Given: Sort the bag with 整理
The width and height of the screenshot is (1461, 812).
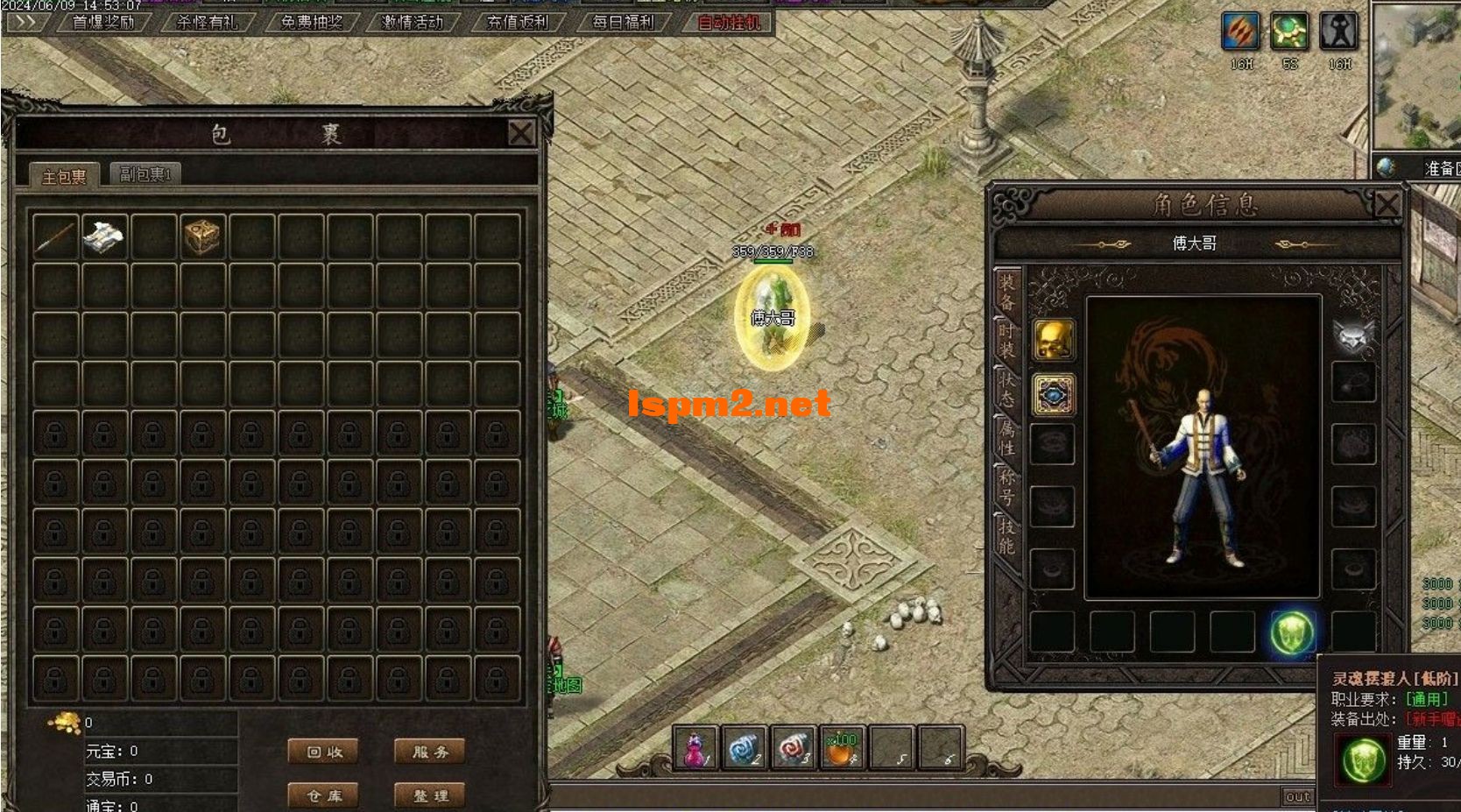Looking at the screenshot, I should 430,795.
